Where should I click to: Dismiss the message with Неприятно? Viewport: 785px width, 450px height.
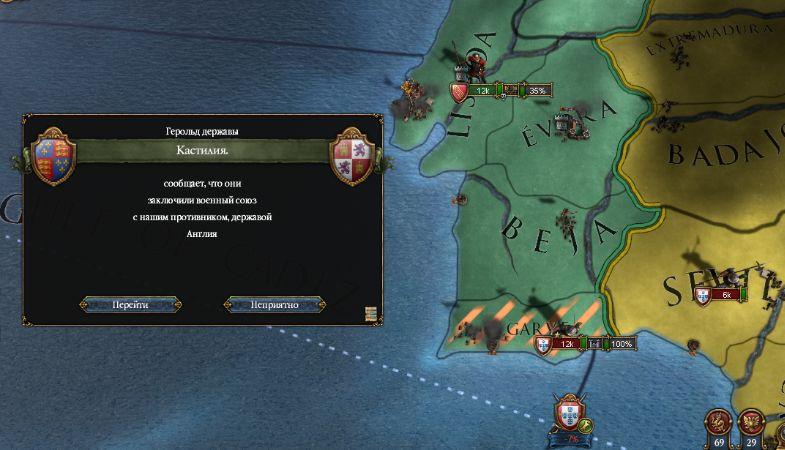[x=275, y=304]
